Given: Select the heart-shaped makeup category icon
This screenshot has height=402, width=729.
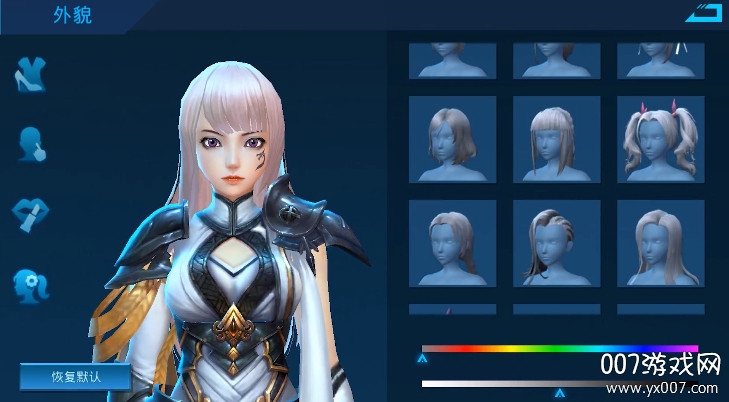Looking at the screenshot, I should coord(31,214).
